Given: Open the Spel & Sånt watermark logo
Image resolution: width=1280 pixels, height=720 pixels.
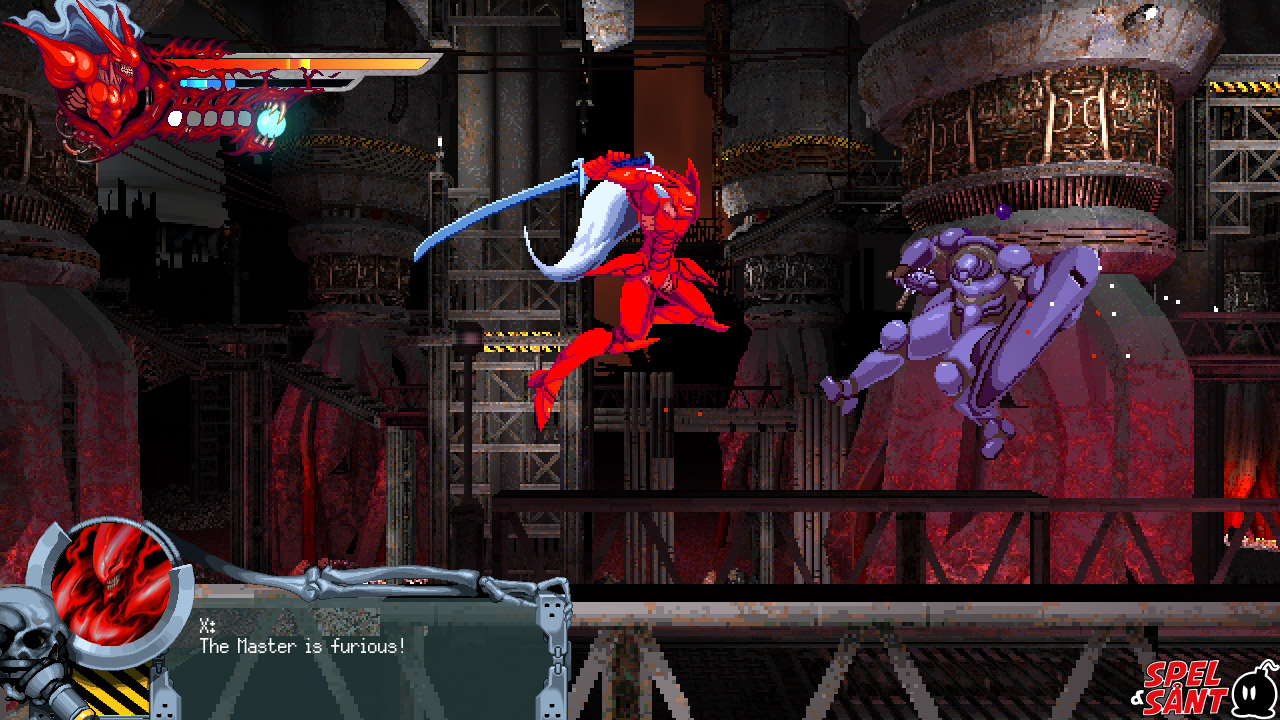Looking at the screenshot, I should (1205, 686).
